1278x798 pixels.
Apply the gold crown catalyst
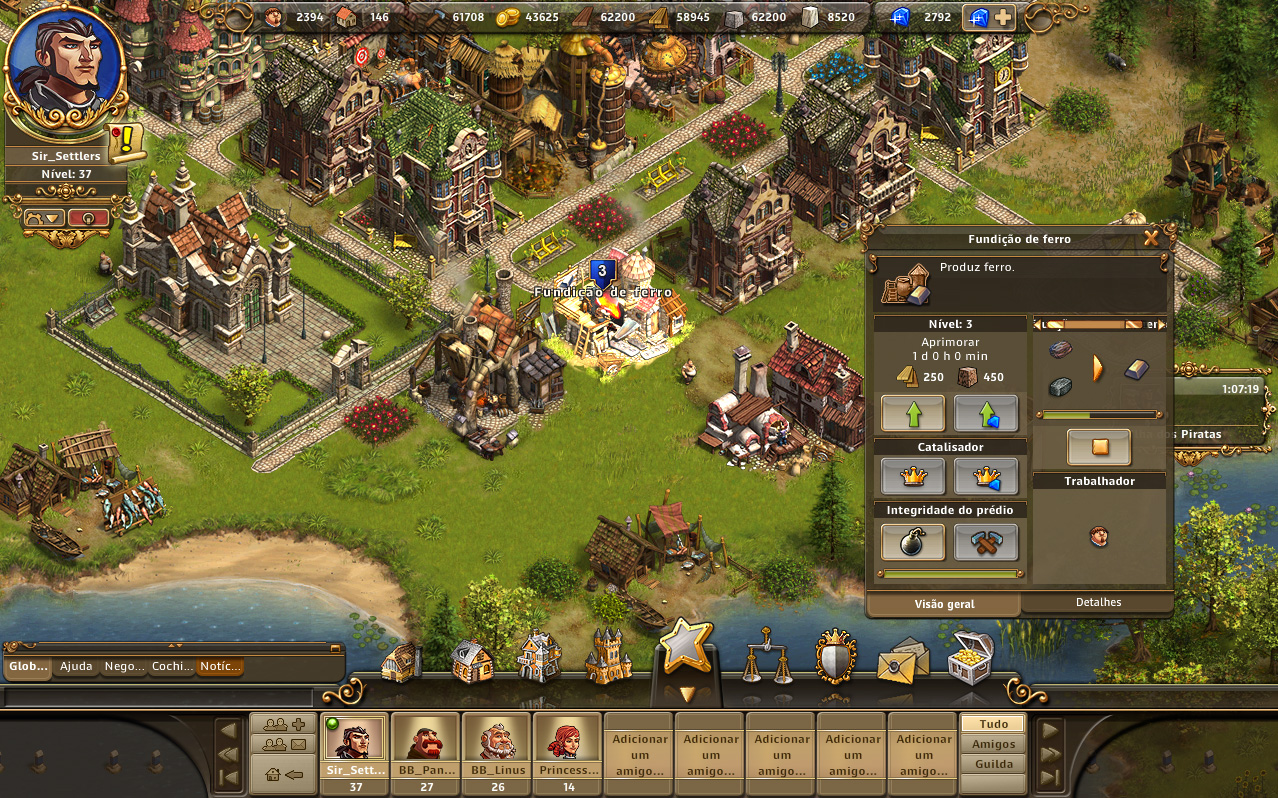pyautogui.click(x=912, y=476)
